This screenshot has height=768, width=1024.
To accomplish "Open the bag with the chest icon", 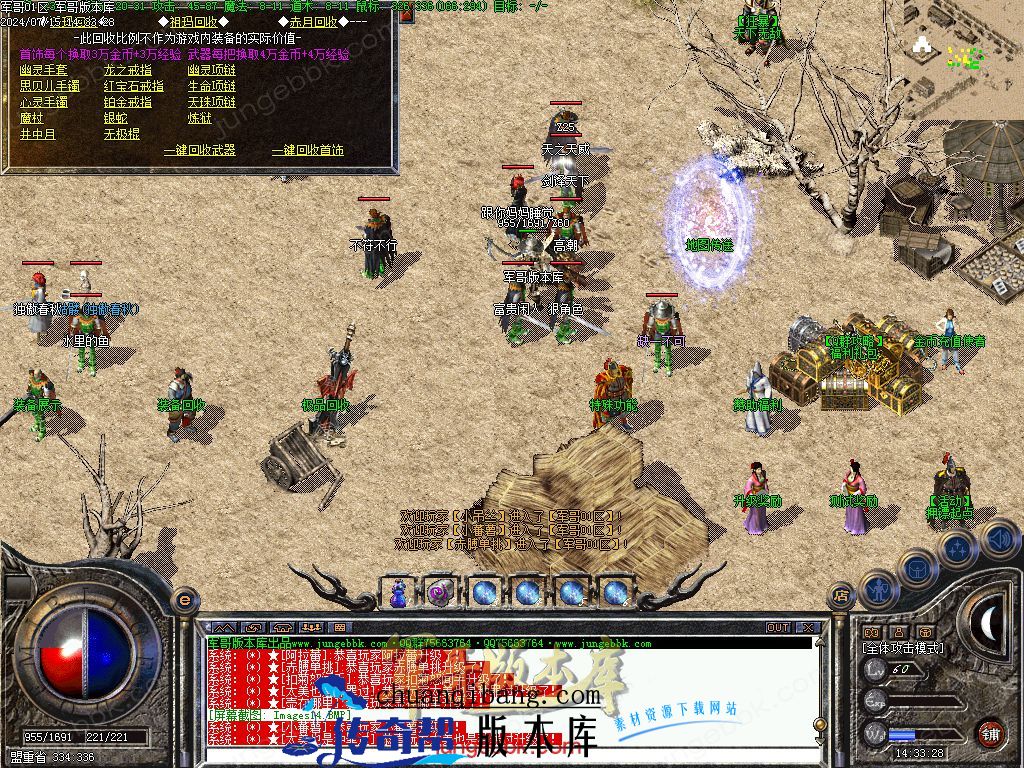I will coord(917,568).
